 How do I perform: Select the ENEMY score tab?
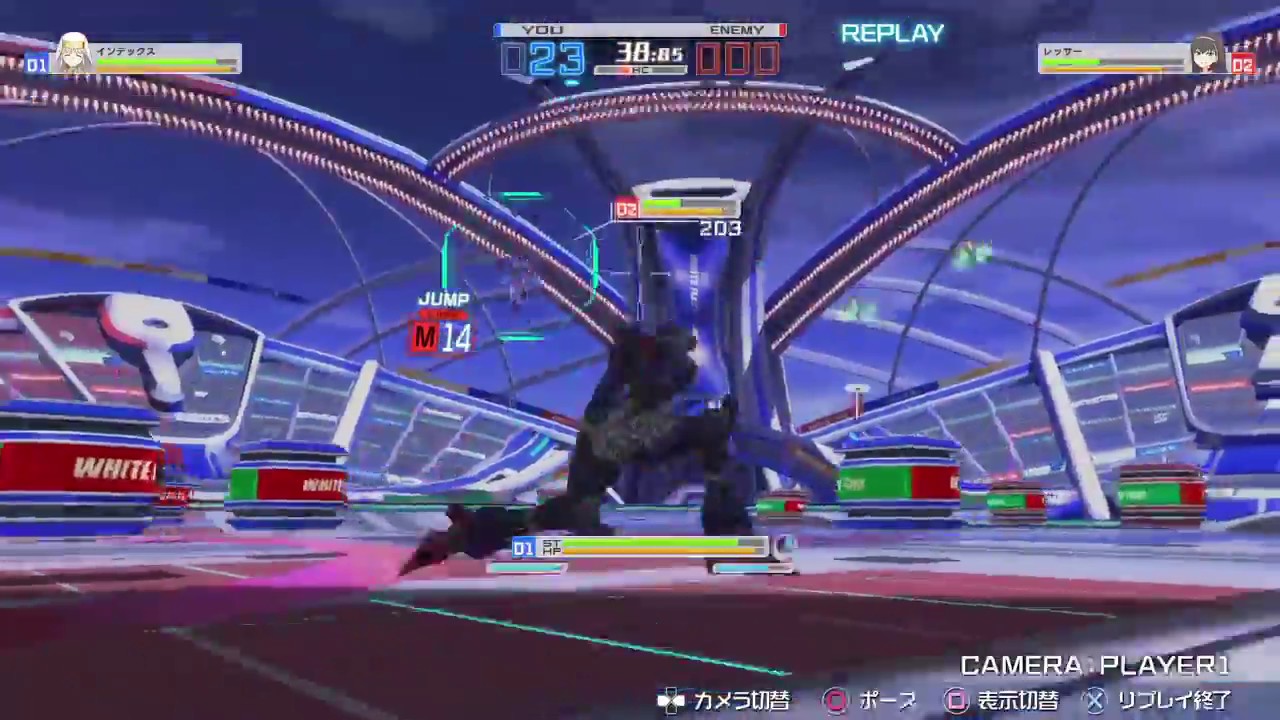point(737,29)
